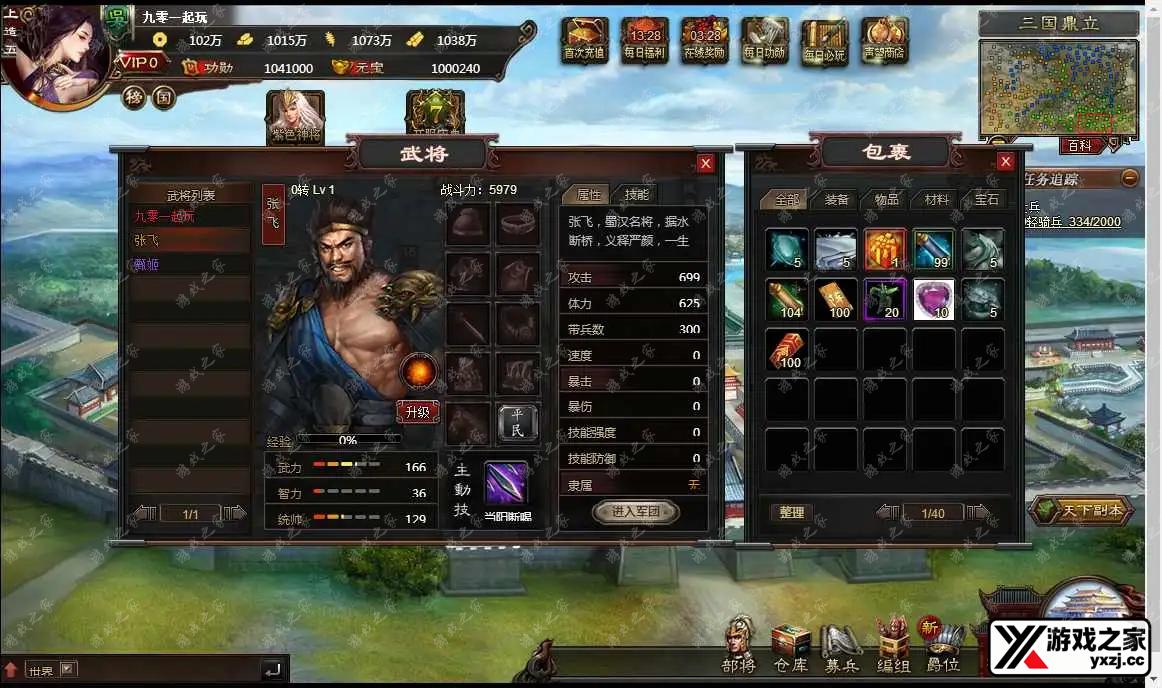Select the pink heart gem item
Screen dimensions: 1162x688
coord(934,299)
